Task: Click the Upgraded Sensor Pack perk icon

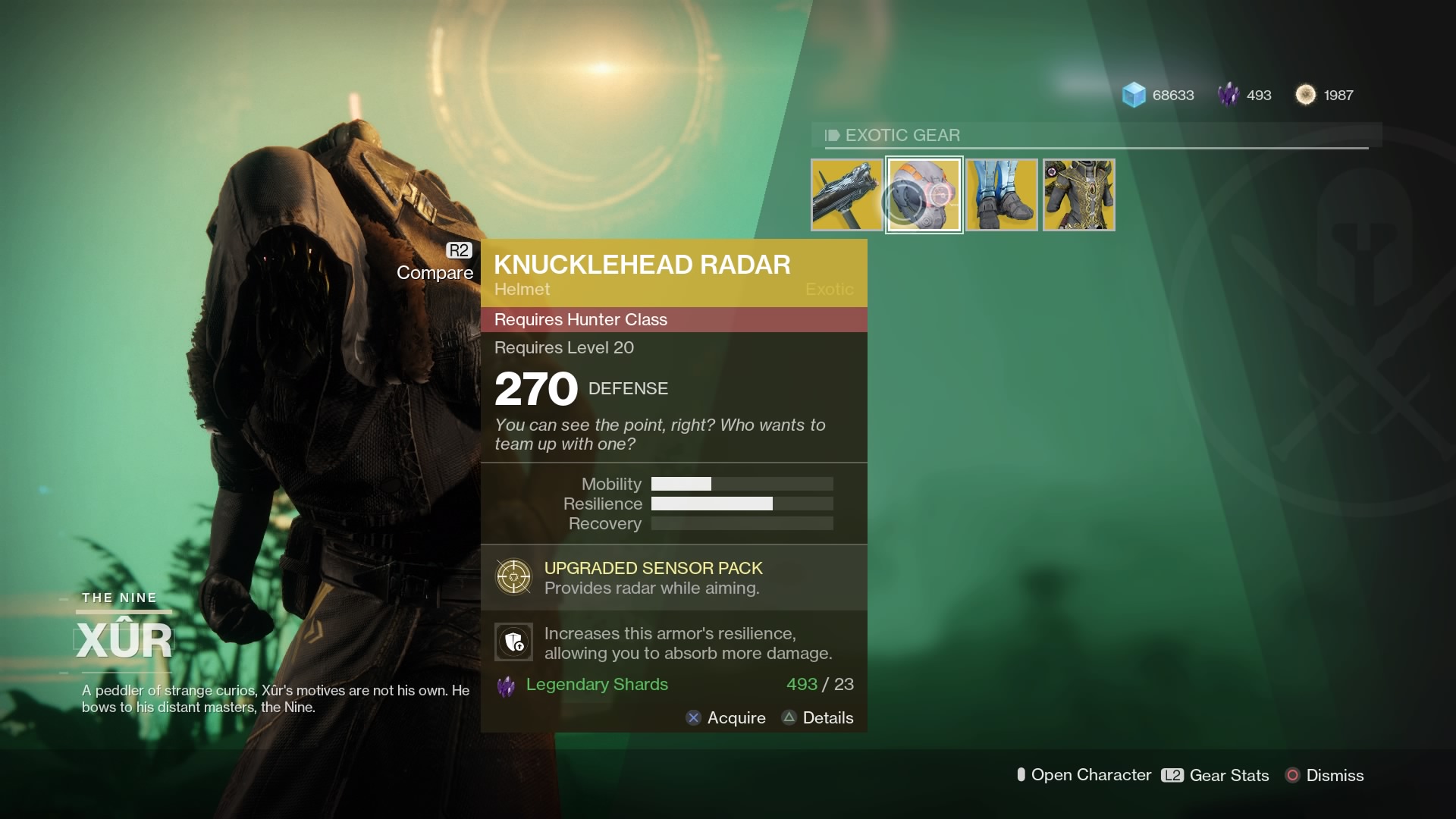Action: coord(515,576)
